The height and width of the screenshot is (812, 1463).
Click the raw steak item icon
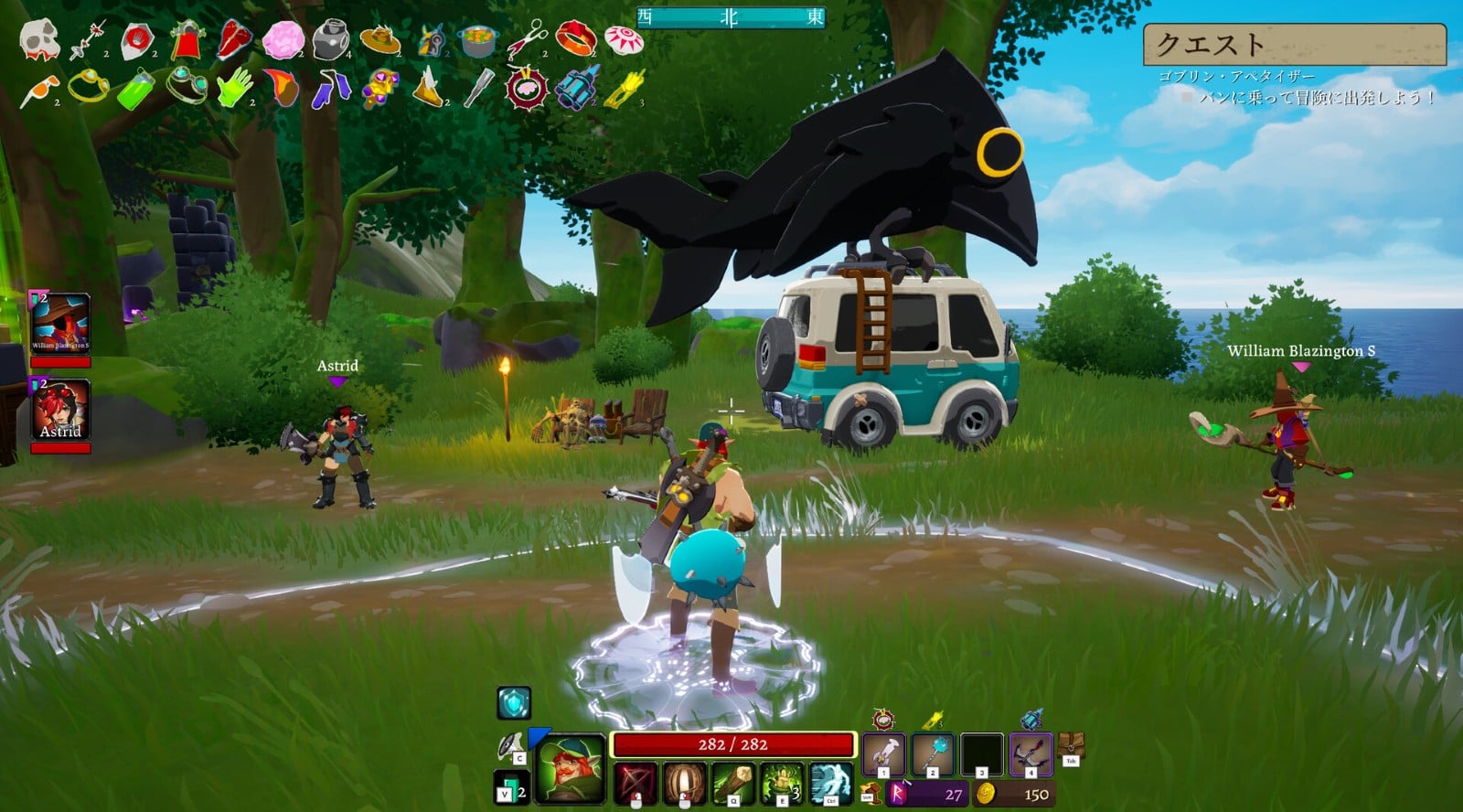tap(234, 40)
